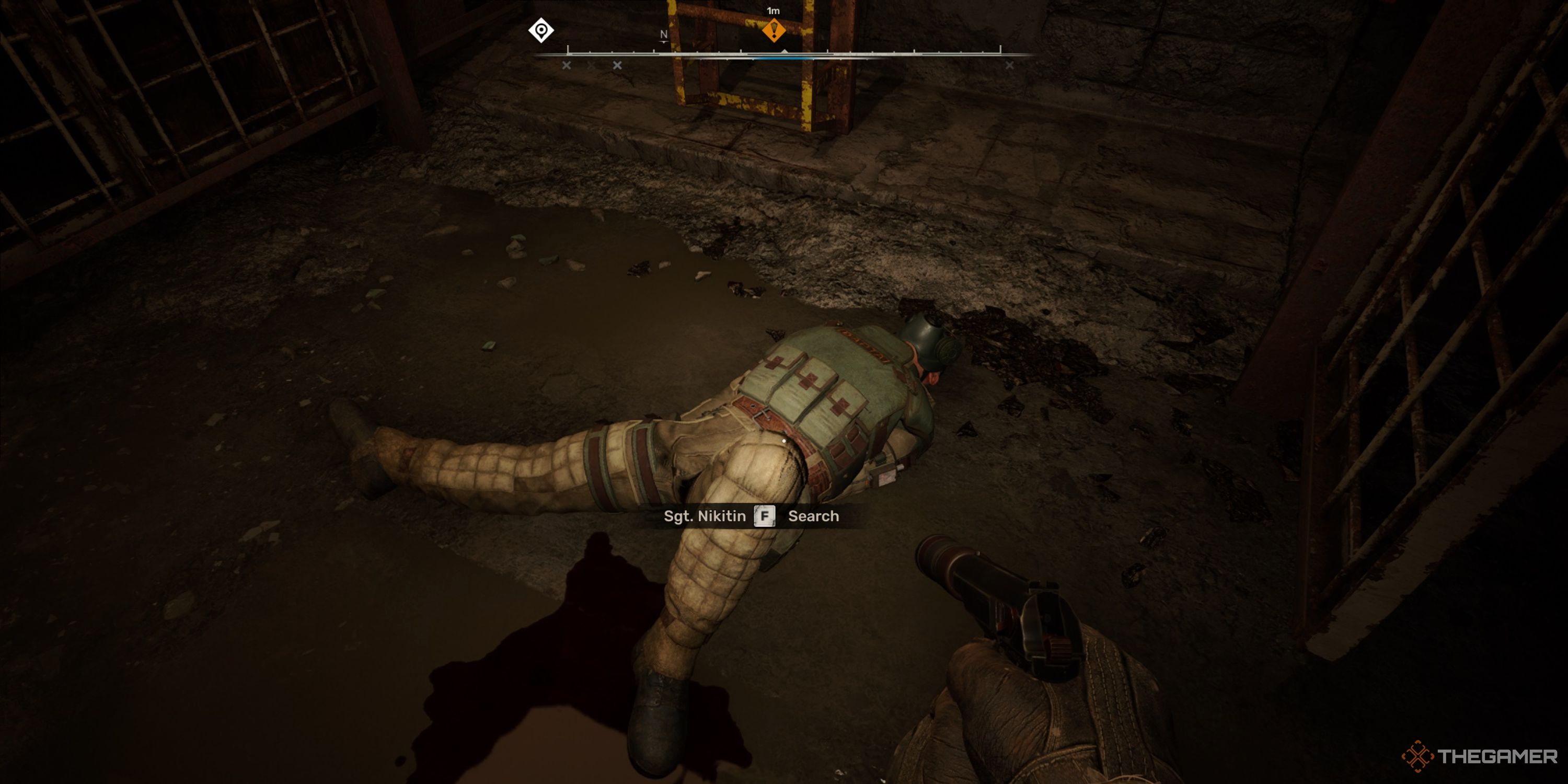Select the white diamond waypoint marker
Viewport: 1568px width, 784px height.
(x=540, y=30)
